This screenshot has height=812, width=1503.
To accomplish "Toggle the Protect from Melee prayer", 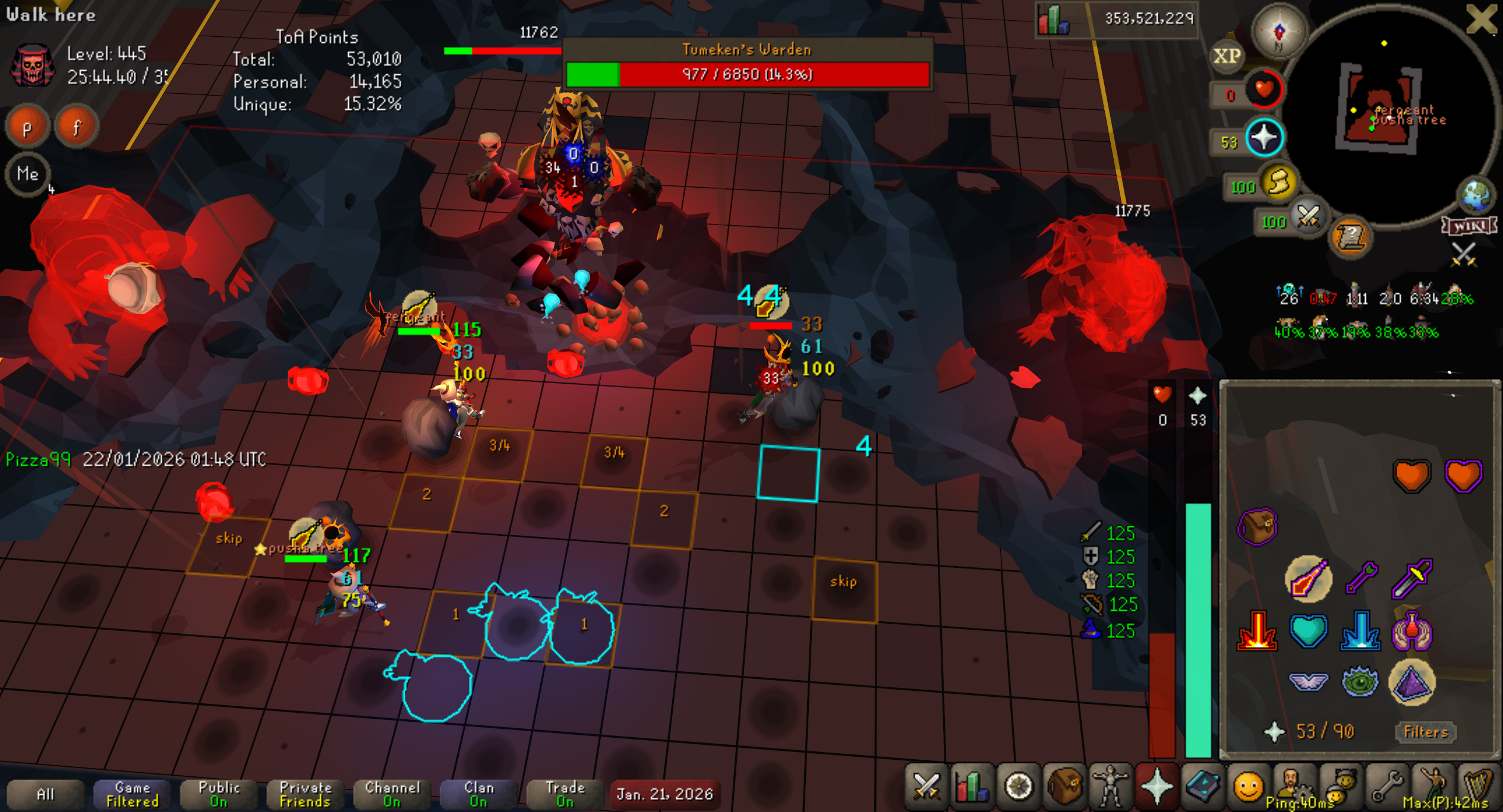I will (x=1411, y=577).
